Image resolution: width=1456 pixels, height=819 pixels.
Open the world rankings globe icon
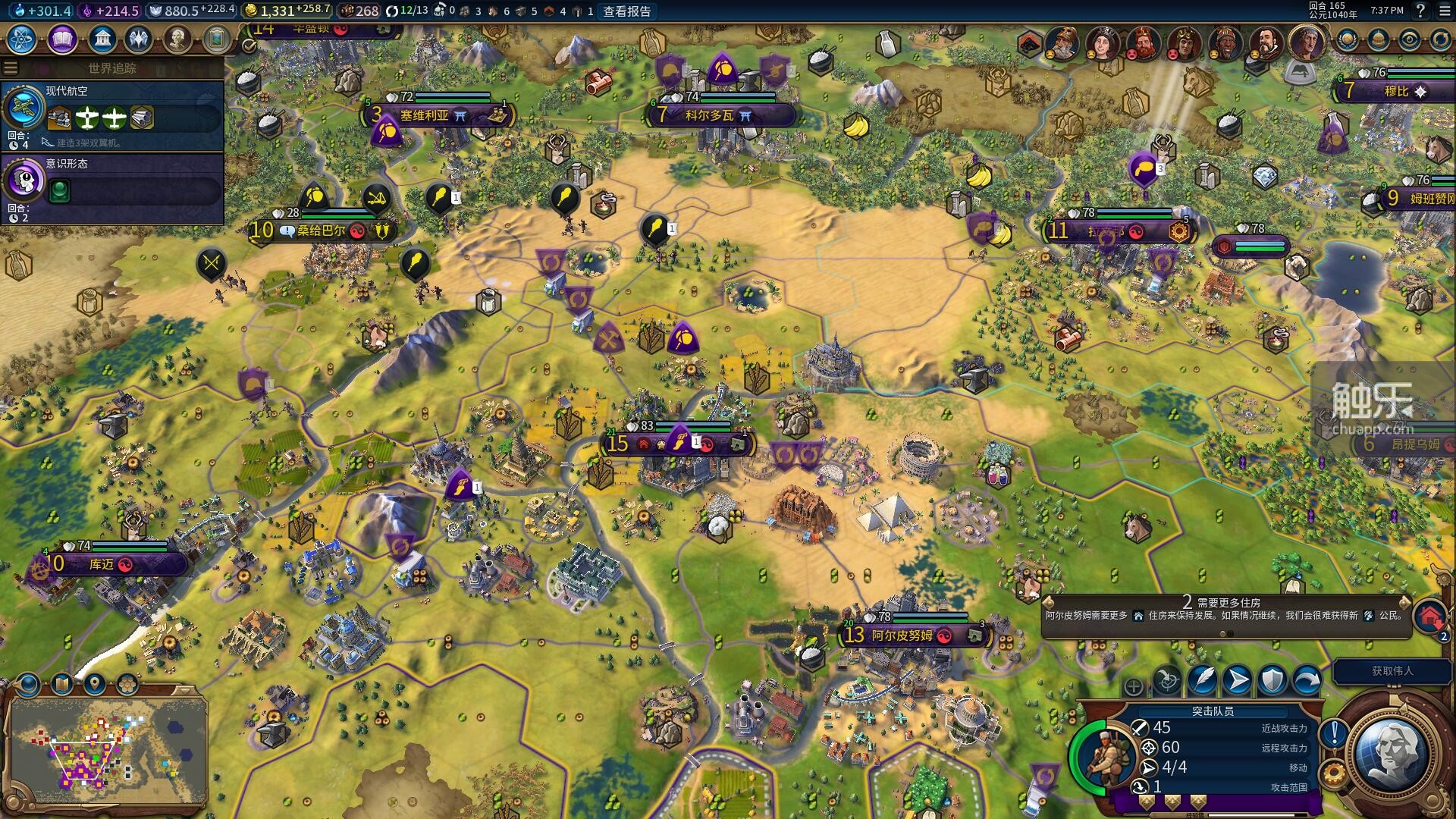click(1348, 39)
